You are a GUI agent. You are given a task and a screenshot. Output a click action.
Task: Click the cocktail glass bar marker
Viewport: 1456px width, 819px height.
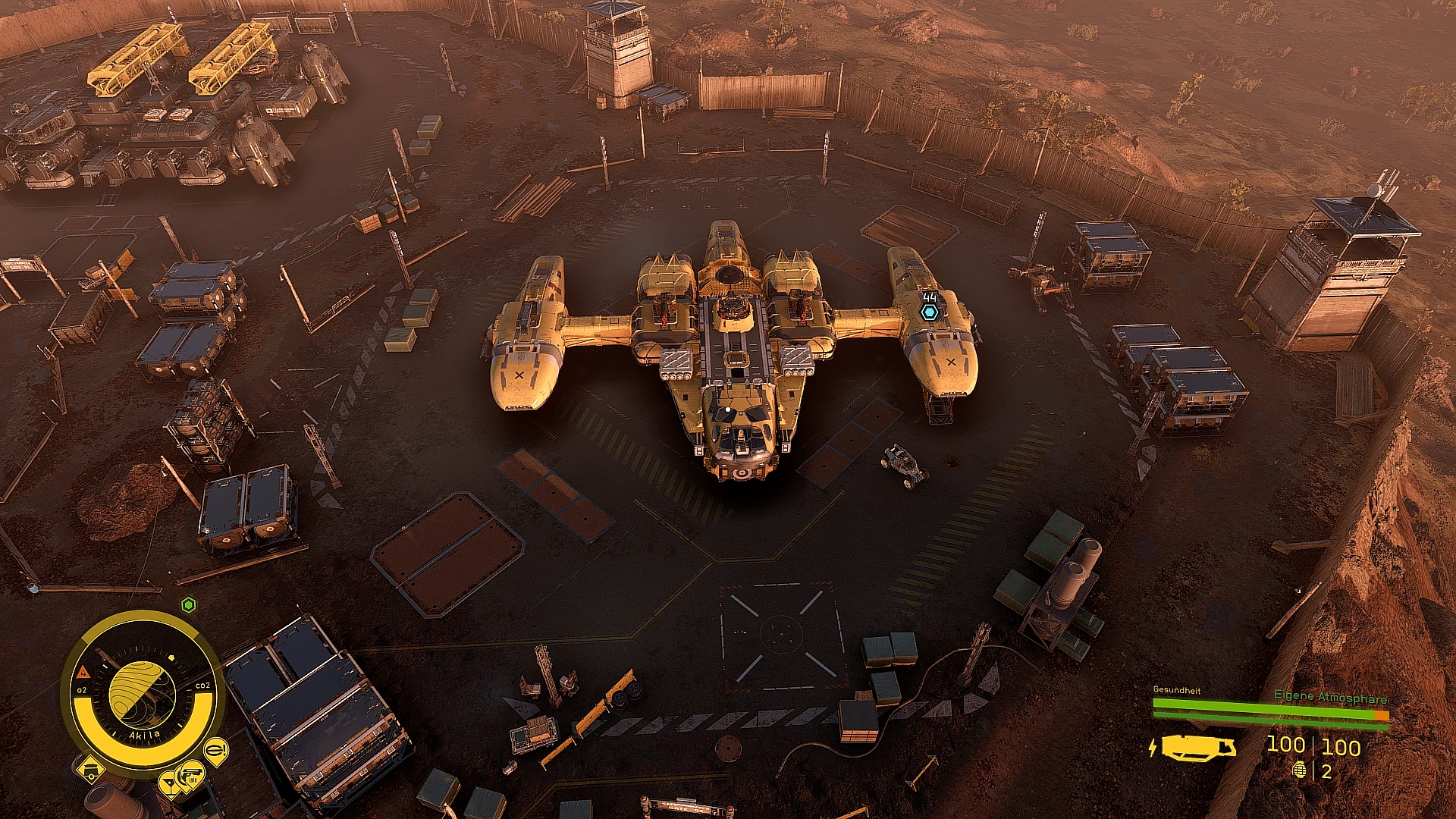(x=169, y=783)
